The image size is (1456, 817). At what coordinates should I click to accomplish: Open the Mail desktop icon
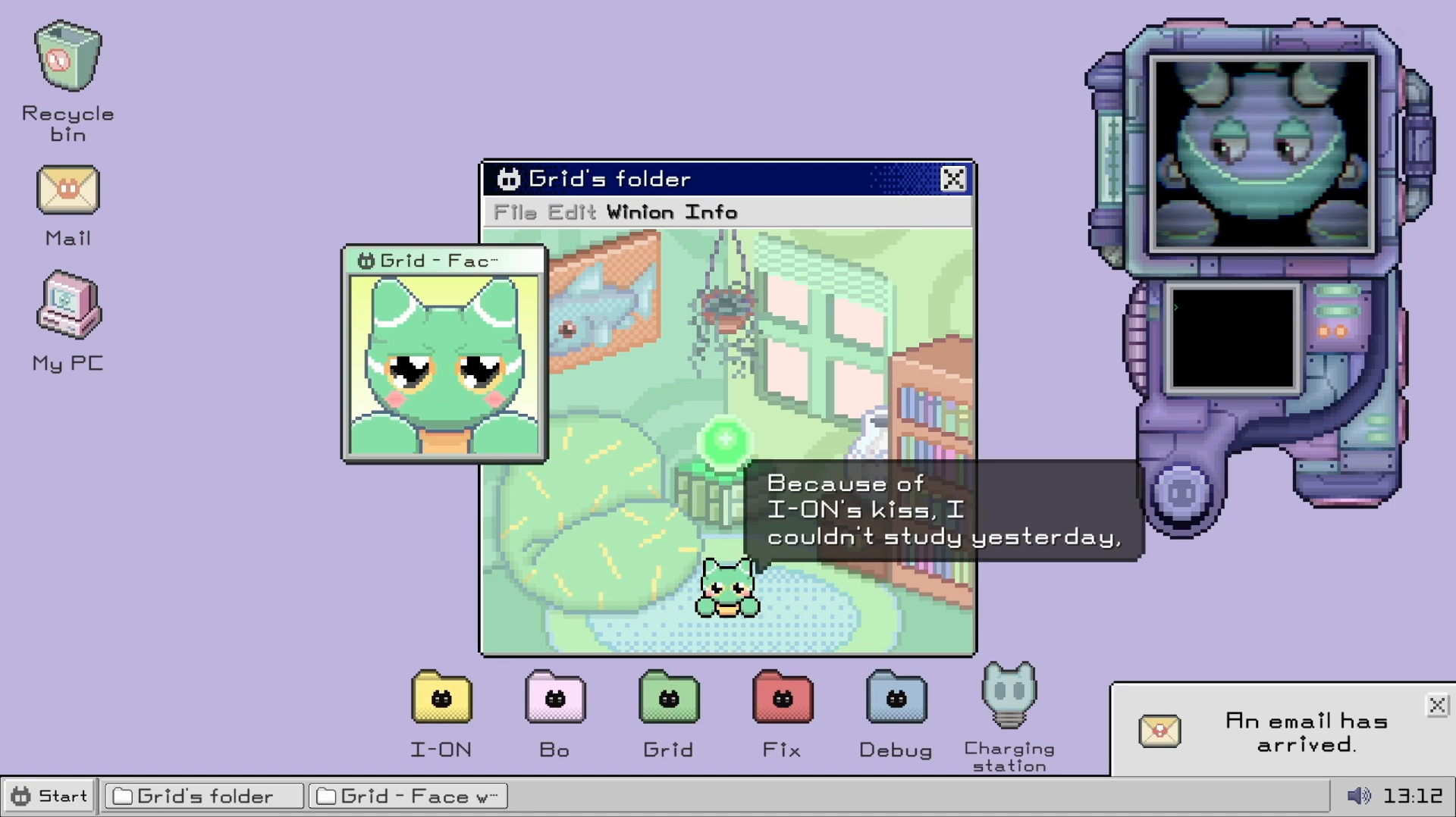67,189
